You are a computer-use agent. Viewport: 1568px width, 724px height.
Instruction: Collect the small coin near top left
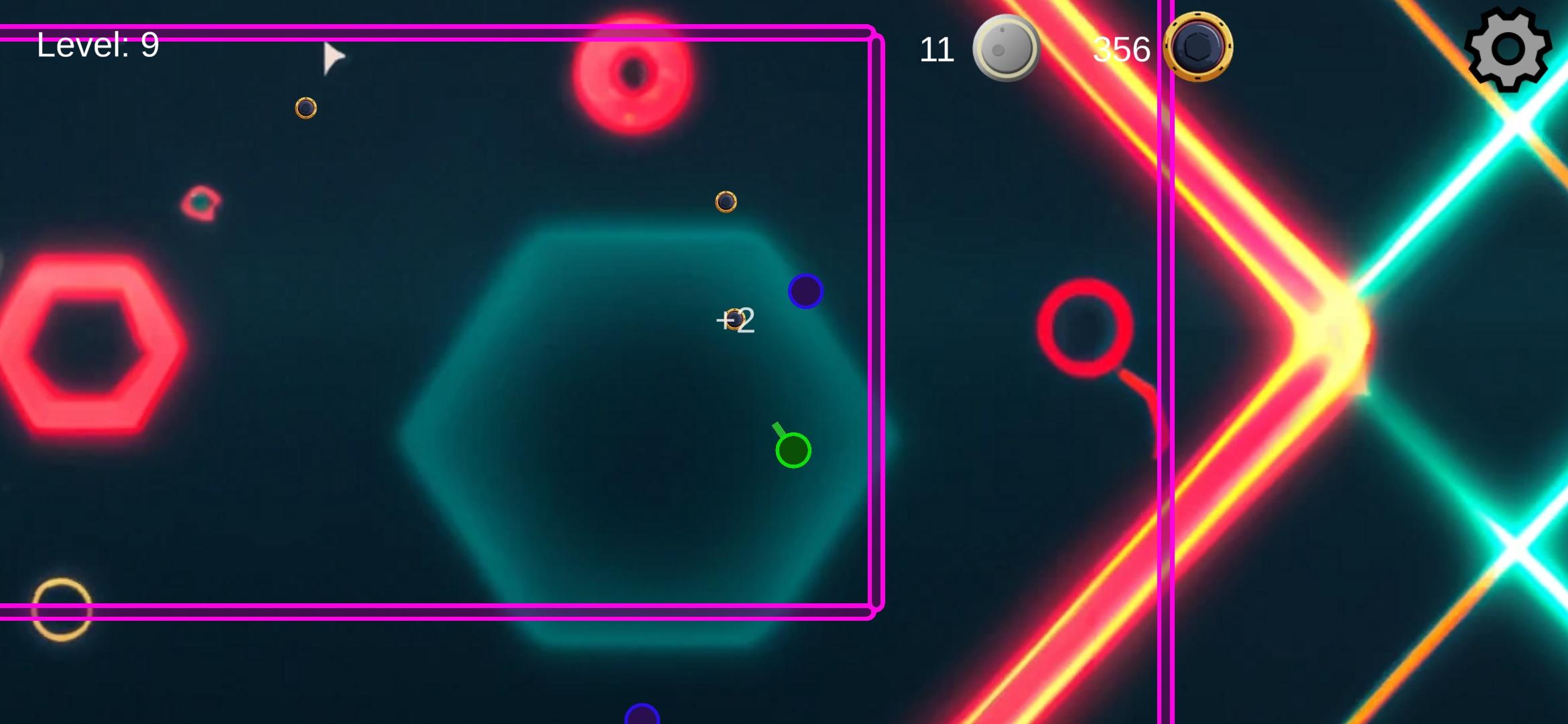click(307, 107)
